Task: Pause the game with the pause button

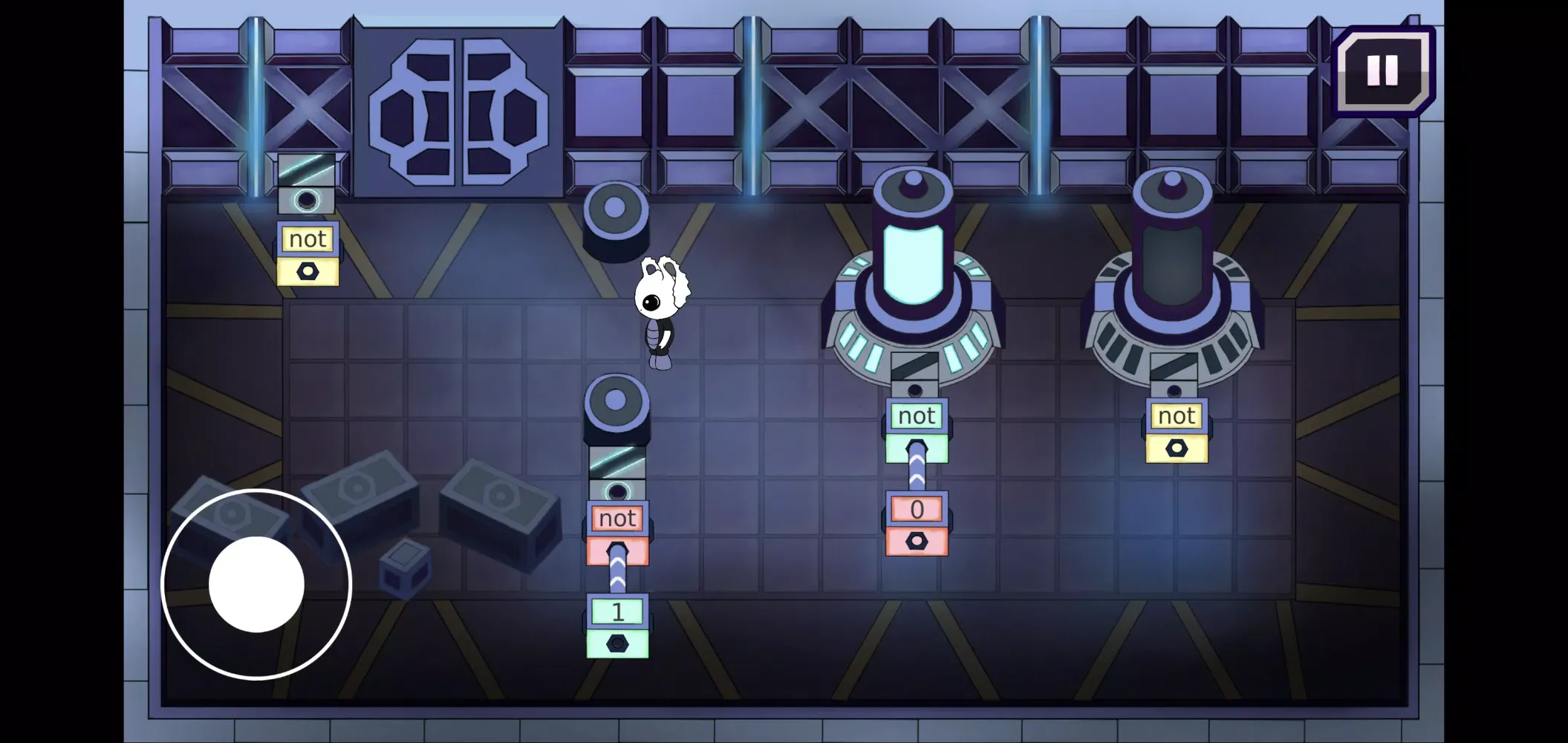Action: [x=1382, y=71]
